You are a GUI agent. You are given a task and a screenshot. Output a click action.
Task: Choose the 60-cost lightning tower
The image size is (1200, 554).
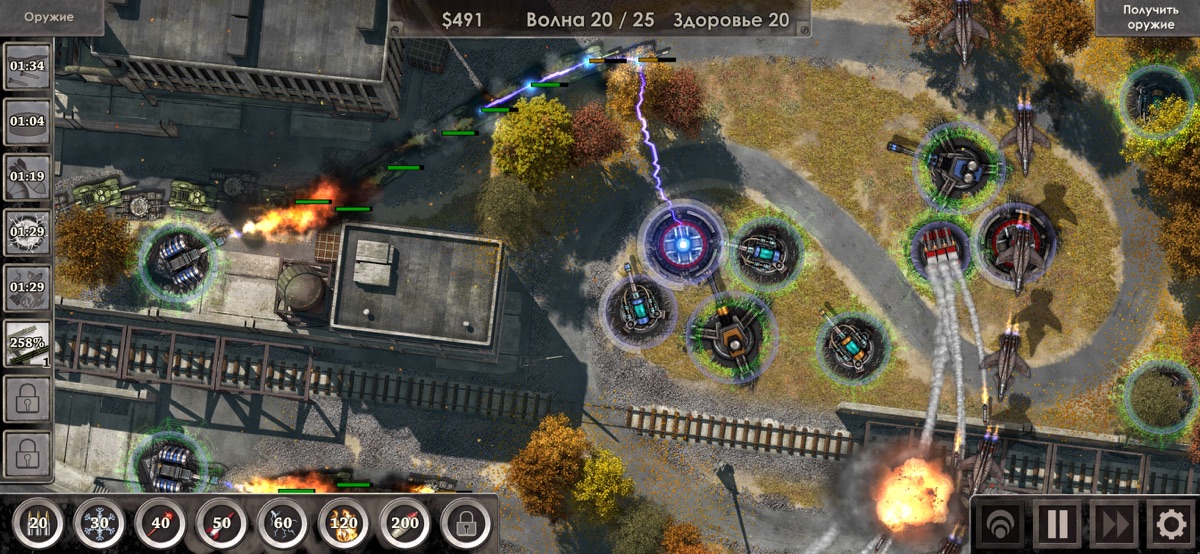click(x=283, y=521)
